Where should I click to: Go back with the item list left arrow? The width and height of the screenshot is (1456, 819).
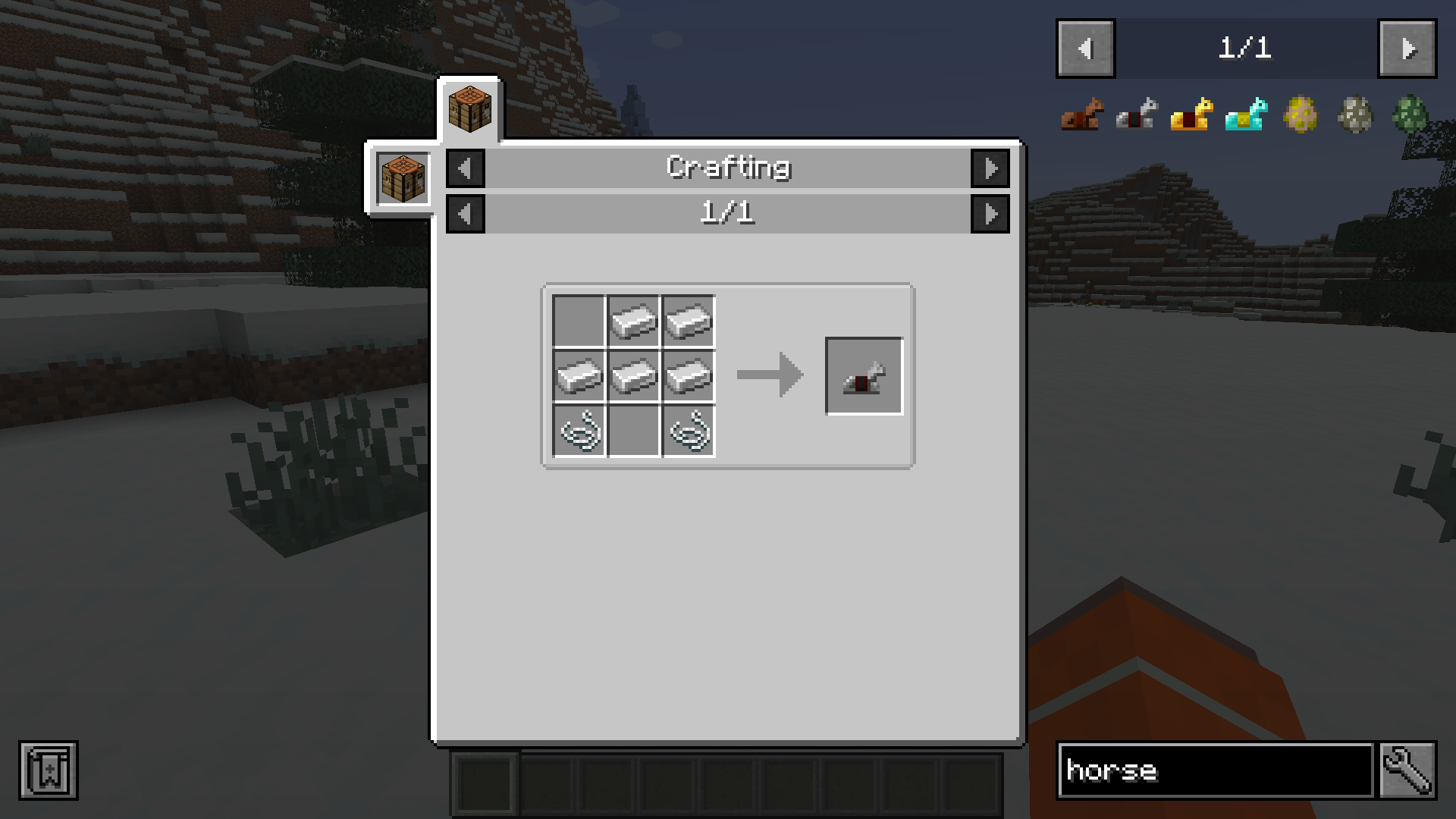click(x=1084, y=48)
